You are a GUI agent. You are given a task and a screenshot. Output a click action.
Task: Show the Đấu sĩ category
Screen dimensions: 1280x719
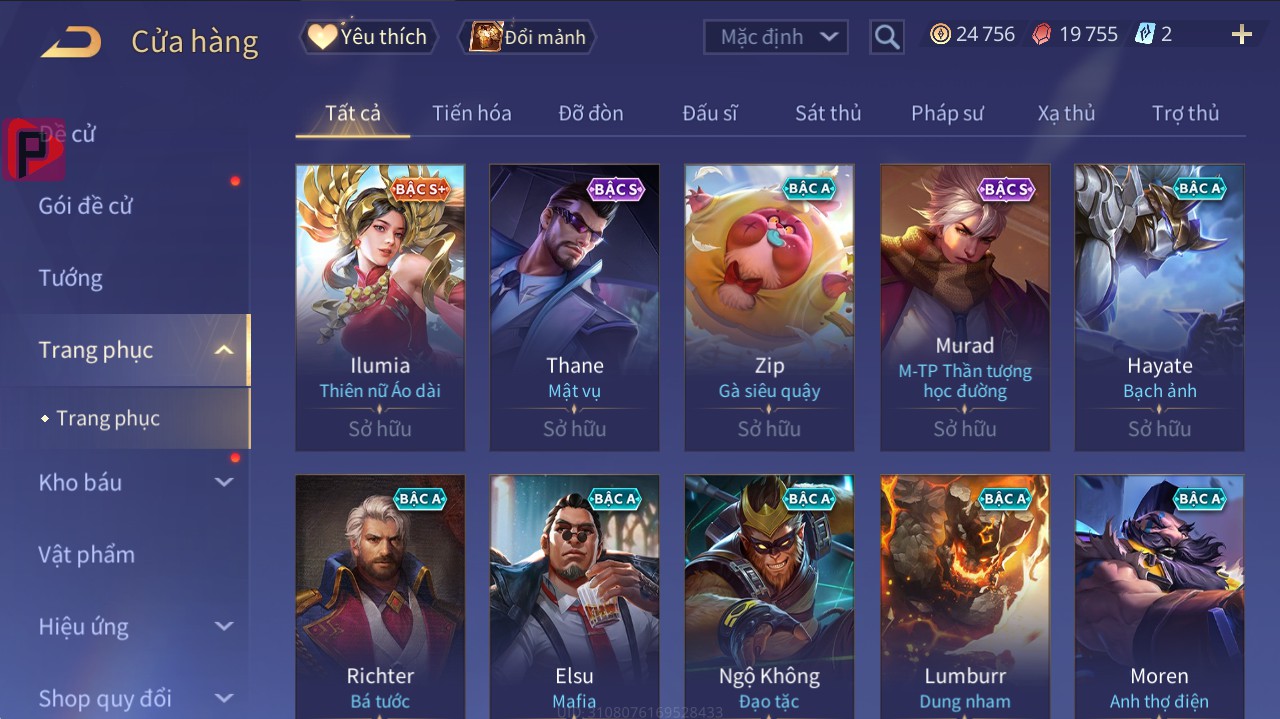(709, 113)
